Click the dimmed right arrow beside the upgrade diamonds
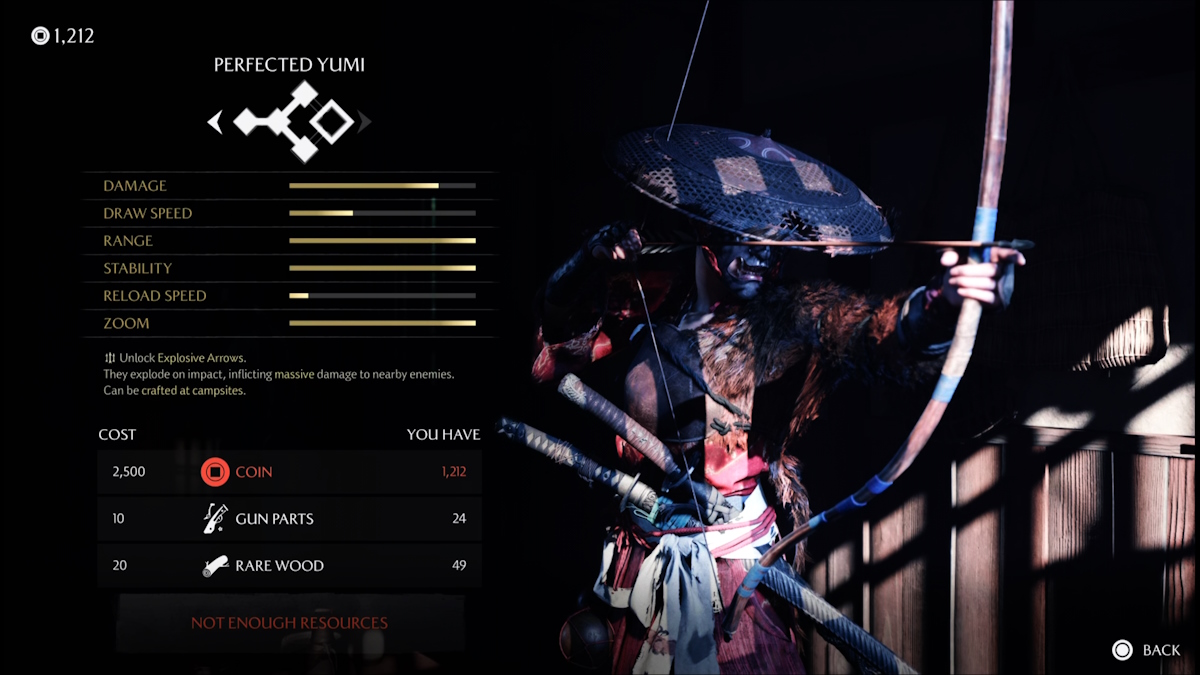 pos(365,122)
